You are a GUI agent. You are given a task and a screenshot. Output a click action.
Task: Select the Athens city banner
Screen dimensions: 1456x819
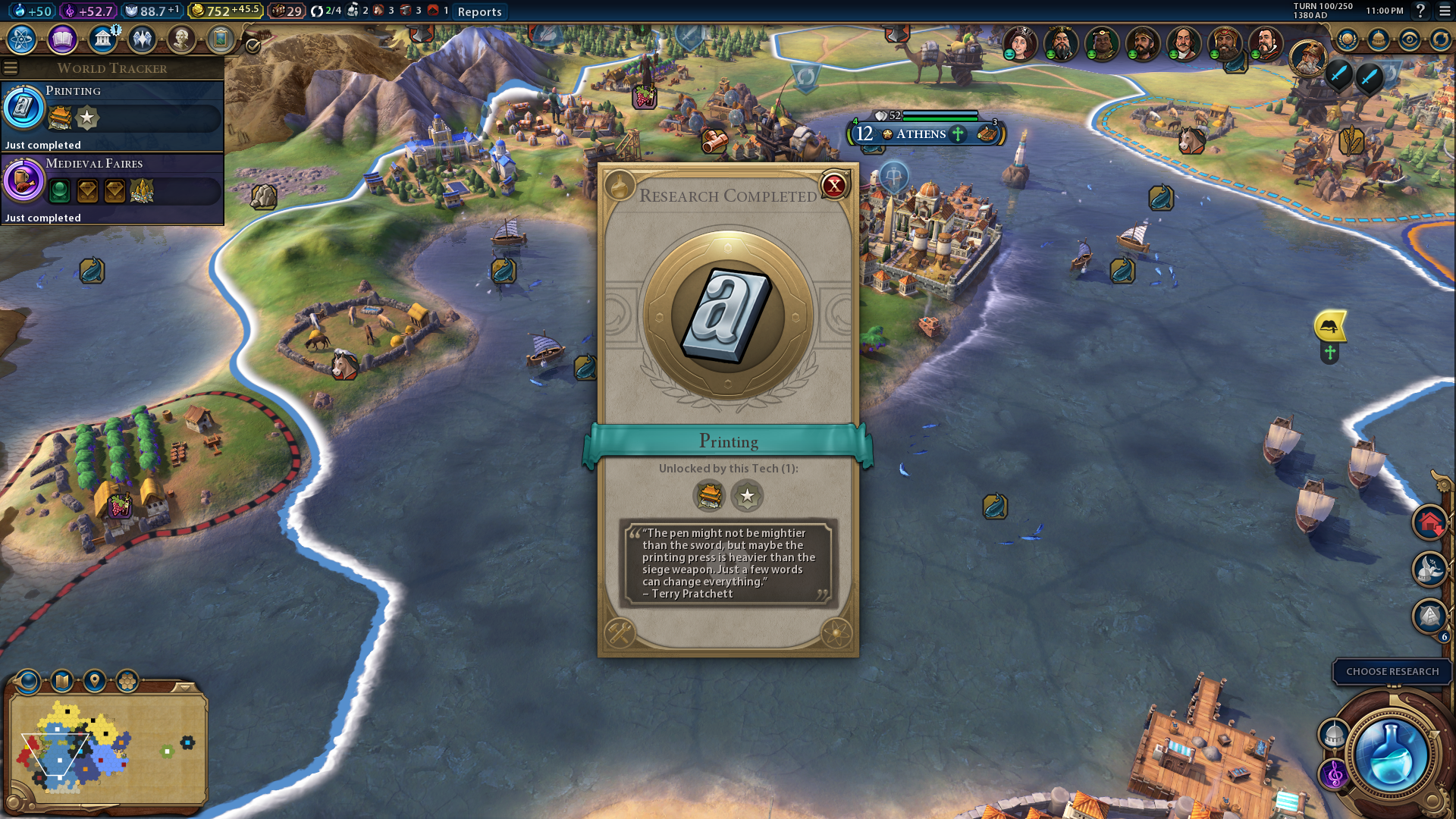(921, 134)
